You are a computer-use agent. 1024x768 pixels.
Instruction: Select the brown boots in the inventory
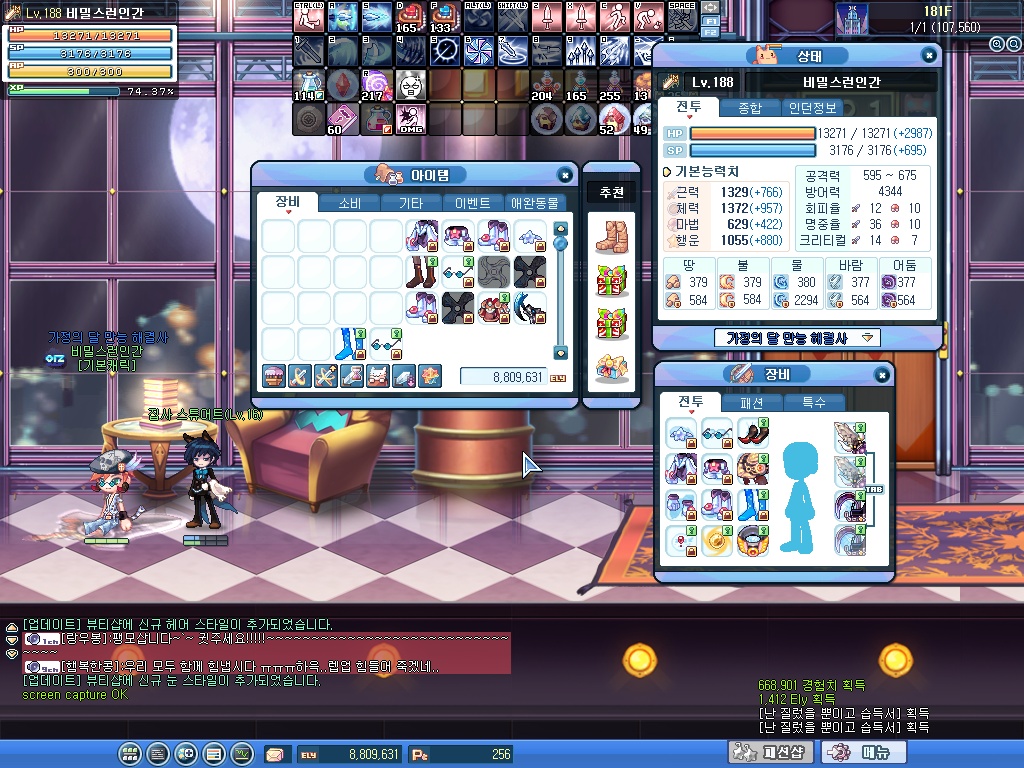pos(422,272)
